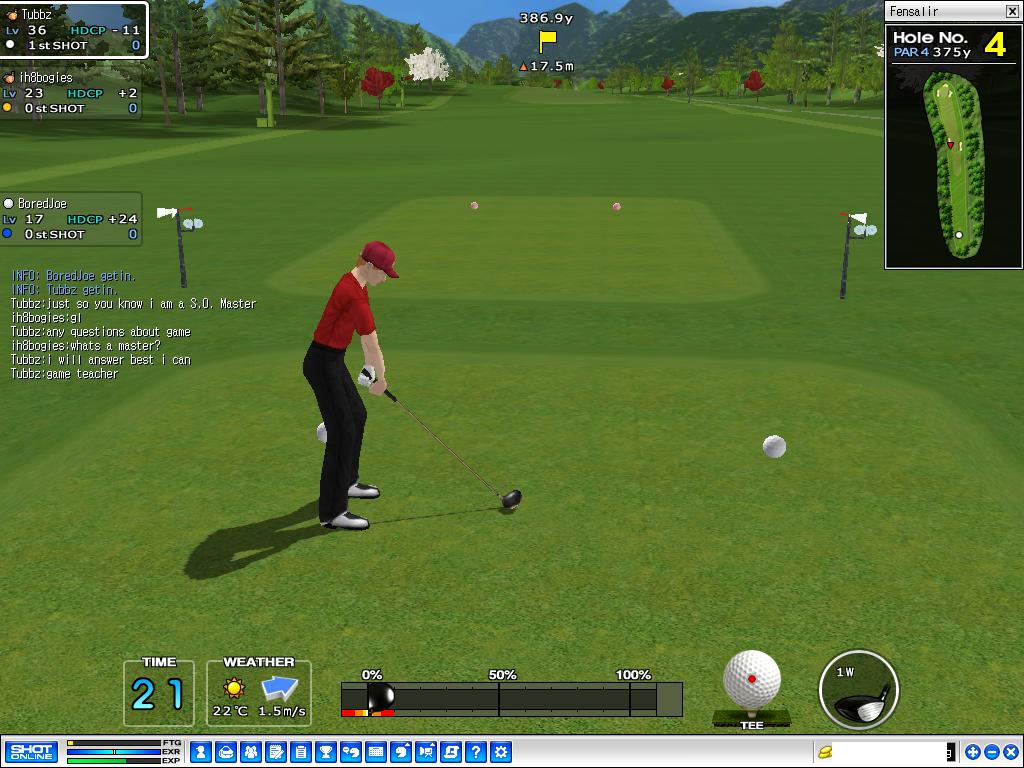Open the trophy toolbar icon
This screenshot has height=768, width=1024.
pos(326,752)
